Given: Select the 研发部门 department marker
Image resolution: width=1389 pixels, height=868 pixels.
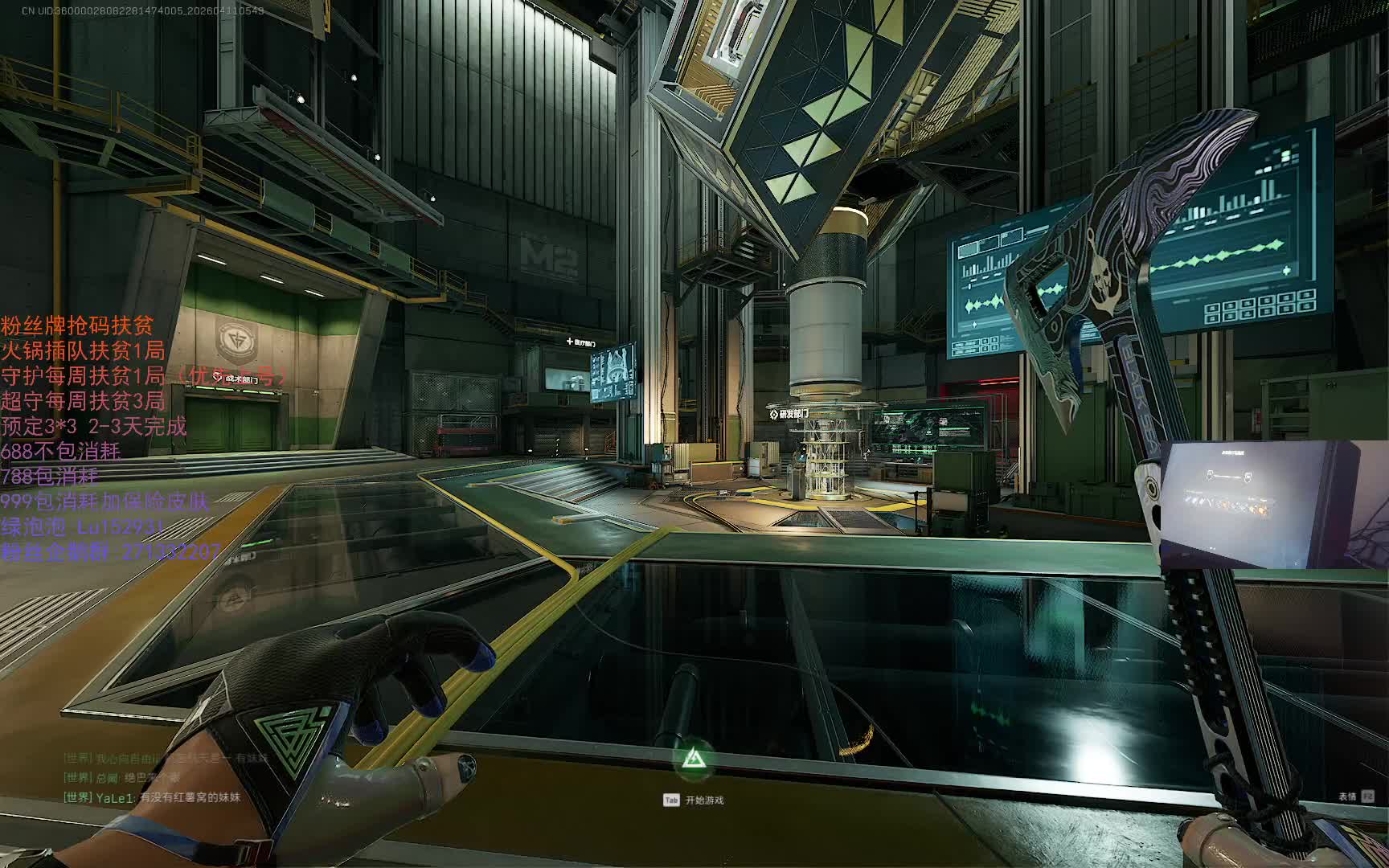Looking at the screenshot, I should [789, 415].
